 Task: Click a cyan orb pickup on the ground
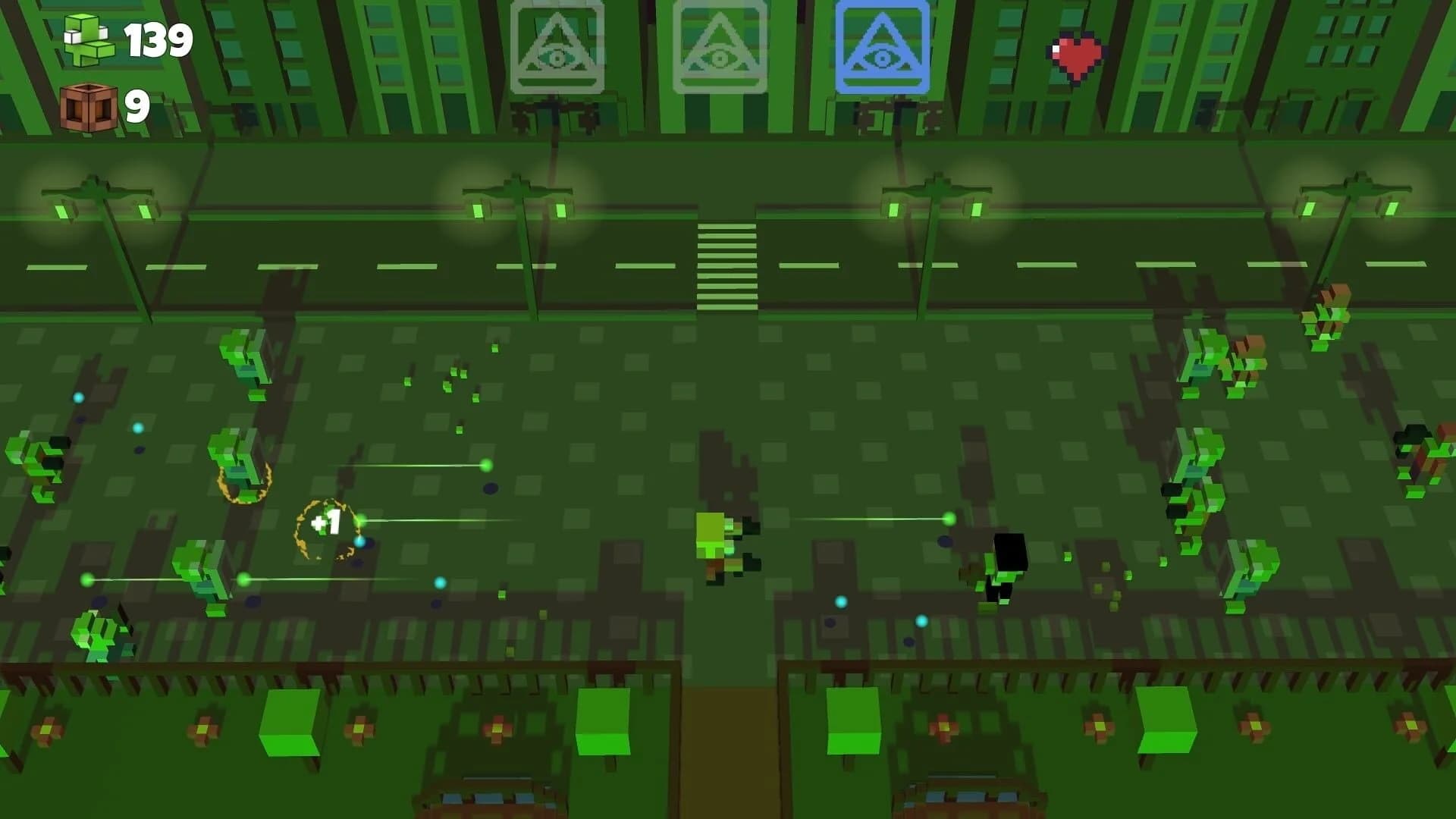tap(840, 601)
